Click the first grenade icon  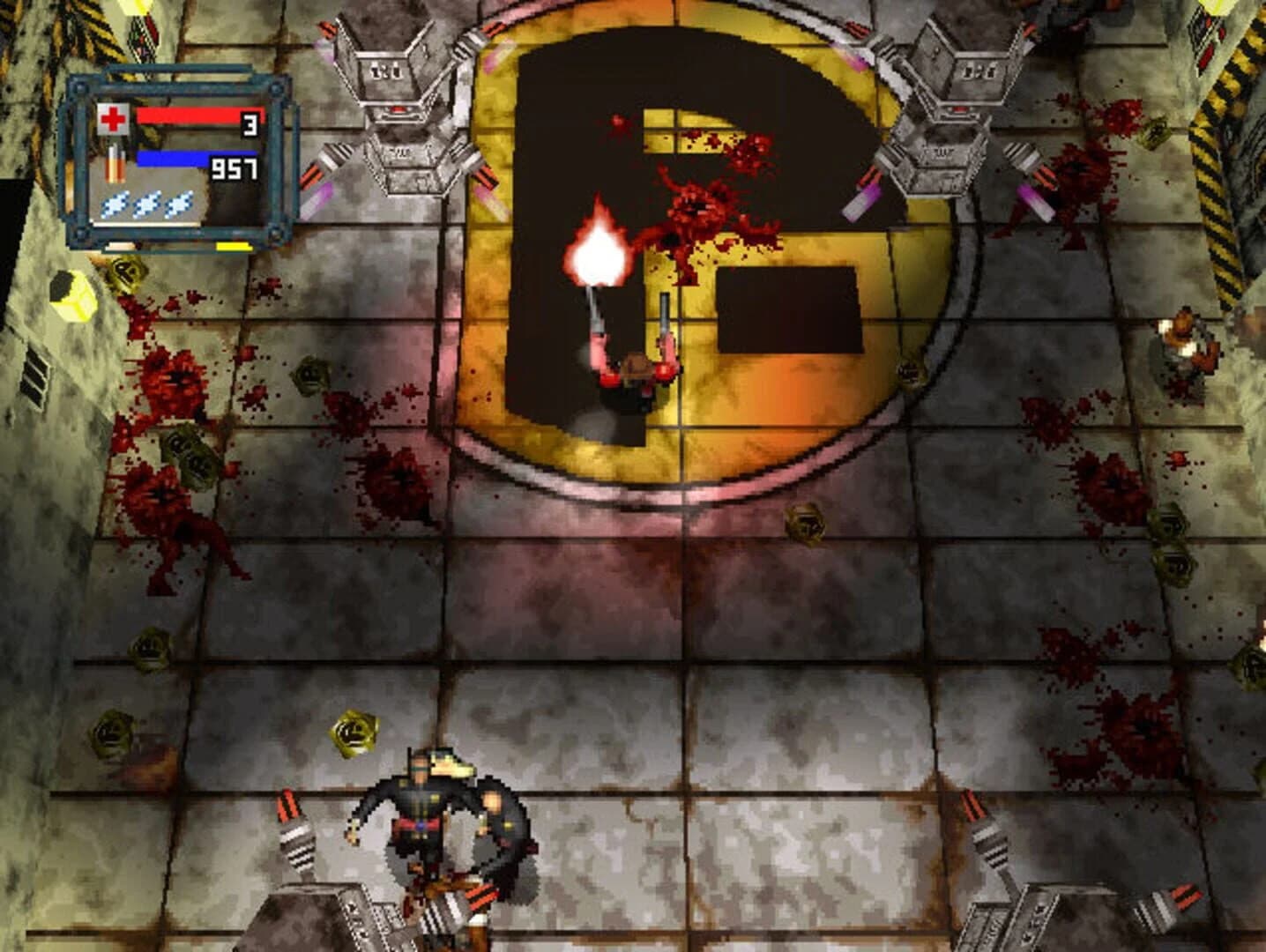click(115, 205)
